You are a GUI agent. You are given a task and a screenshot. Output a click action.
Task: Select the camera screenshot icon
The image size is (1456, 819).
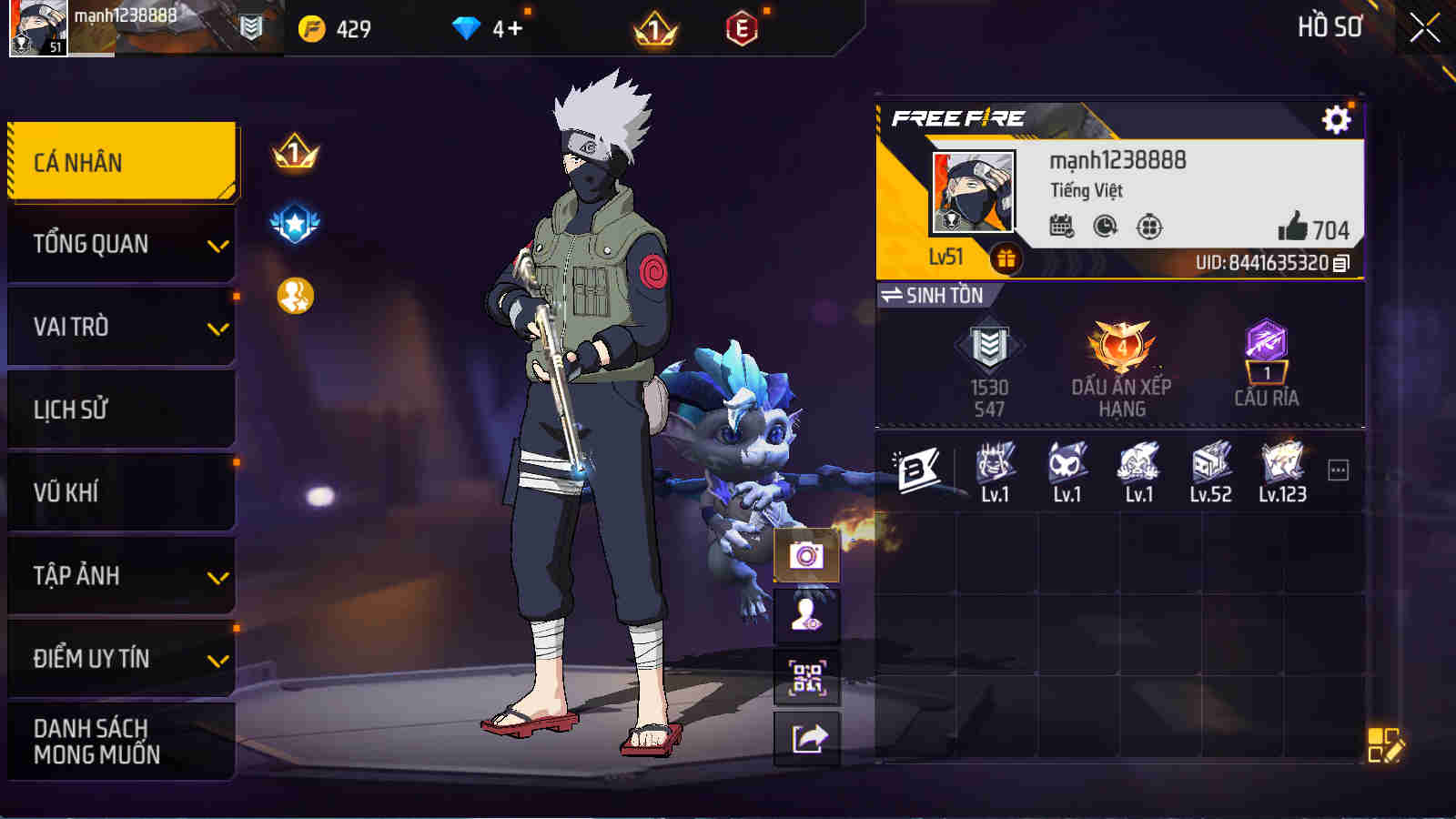804,558
